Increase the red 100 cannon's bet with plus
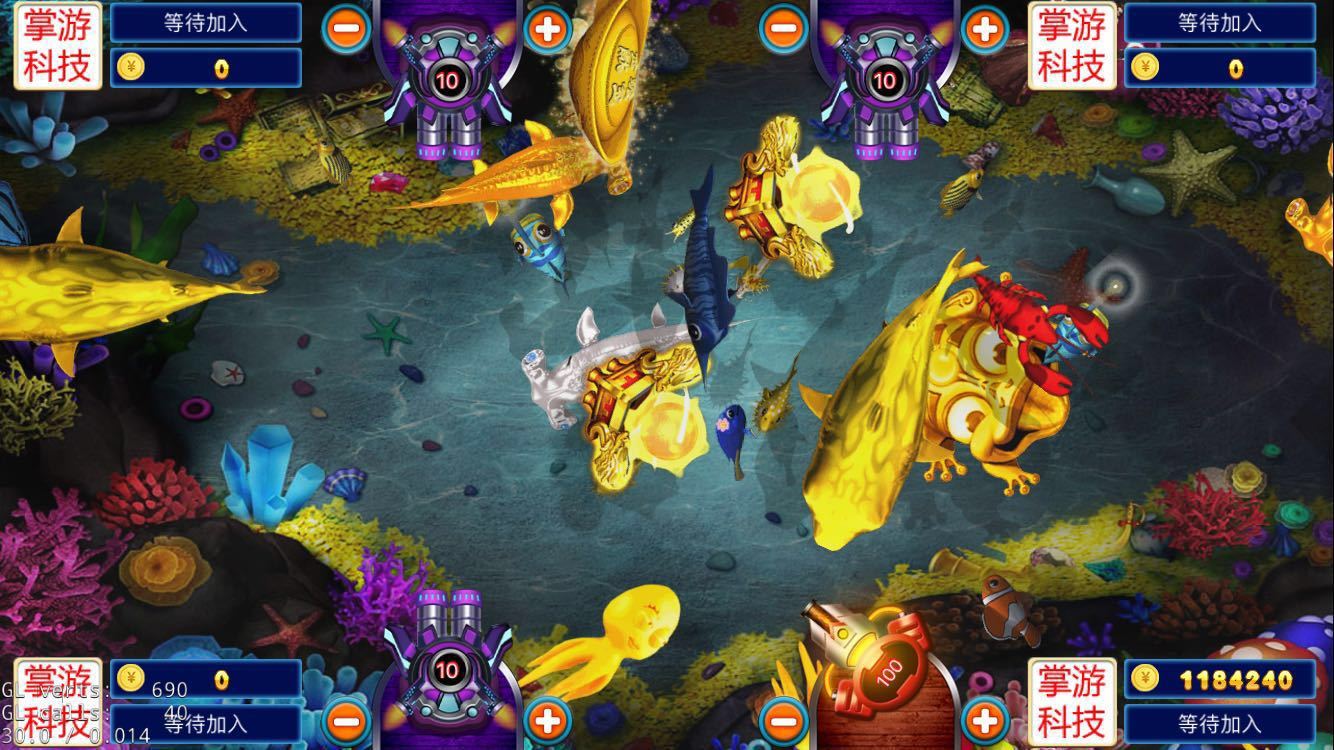This screenshot has height=750, width=1334. pos(984,719)
